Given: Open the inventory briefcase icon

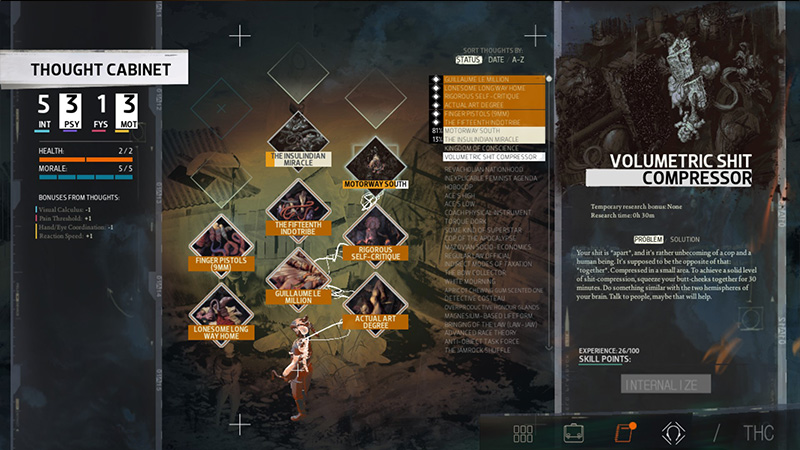Looking at the screenshot, I should click(573, 433).
